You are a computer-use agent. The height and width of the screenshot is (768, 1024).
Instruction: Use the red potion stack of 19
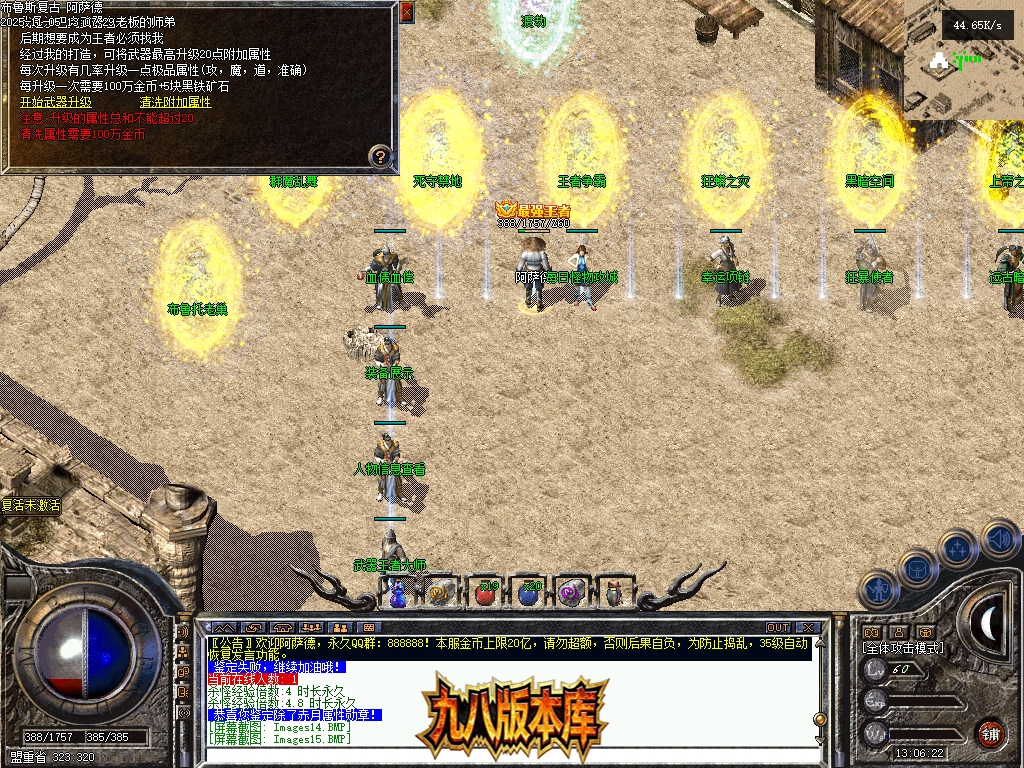[x=485, y=593]
